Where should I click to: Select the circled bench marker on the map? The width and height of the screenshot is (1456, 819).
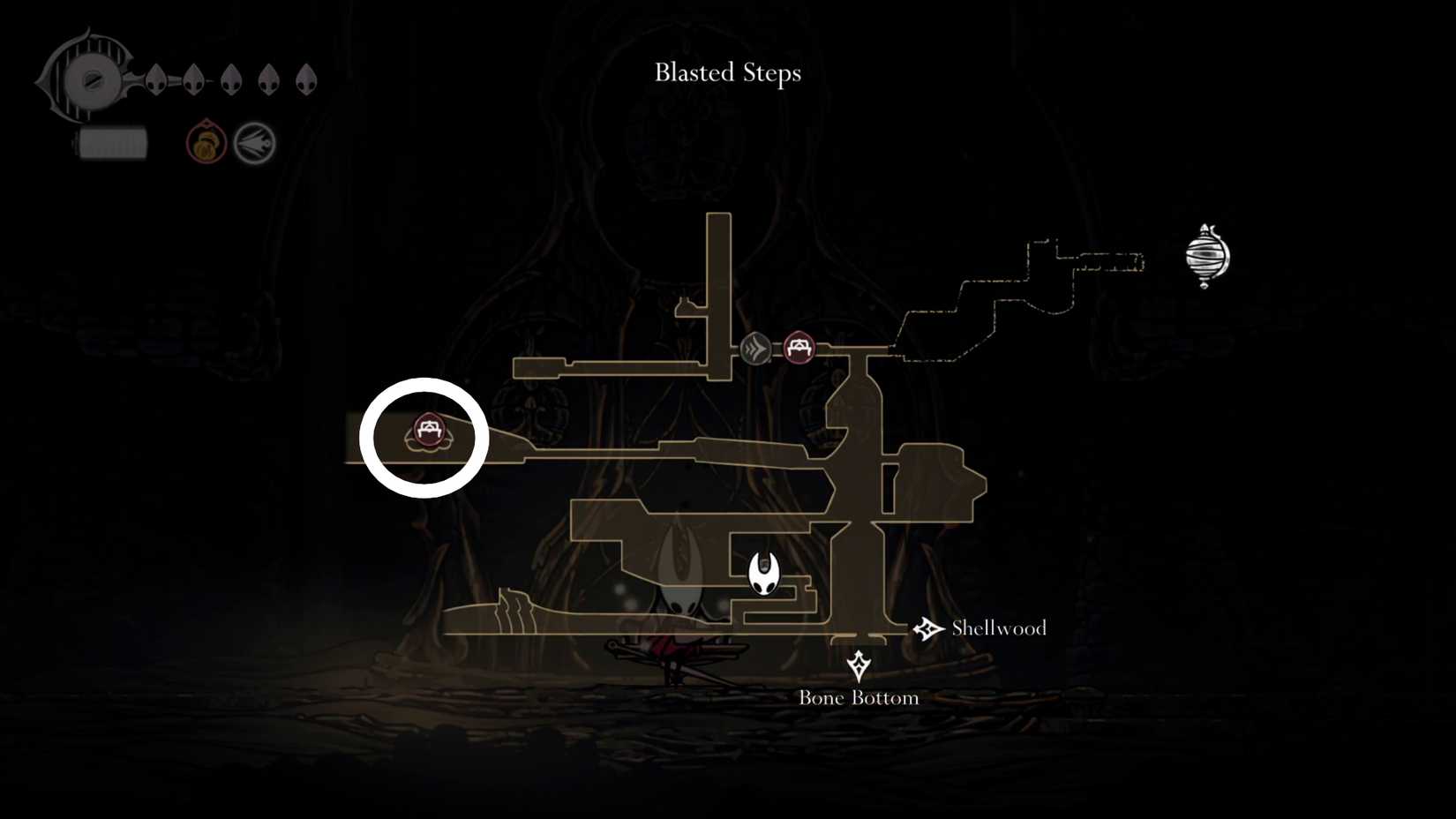pos(427,432)
